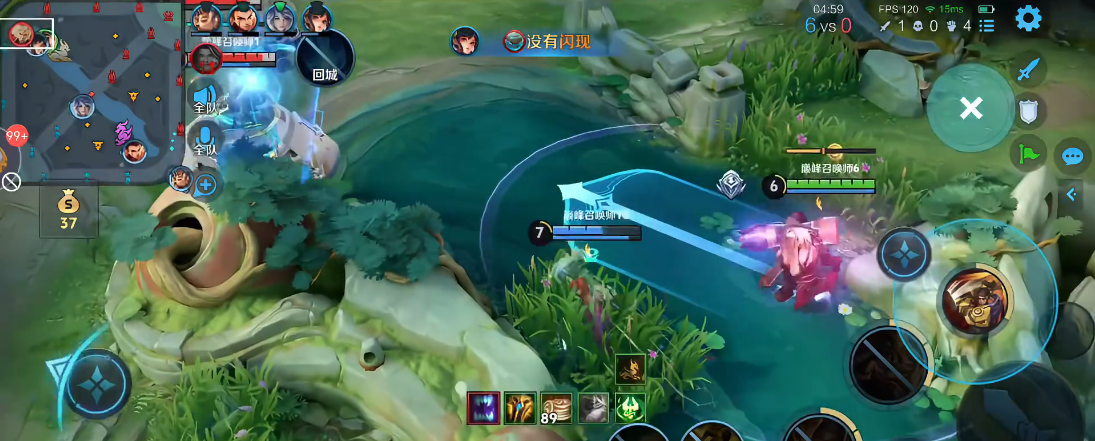The width and height of the screenshot is (1095, 441).
Task: Tap the cancel skill X button
Action: 970,108
